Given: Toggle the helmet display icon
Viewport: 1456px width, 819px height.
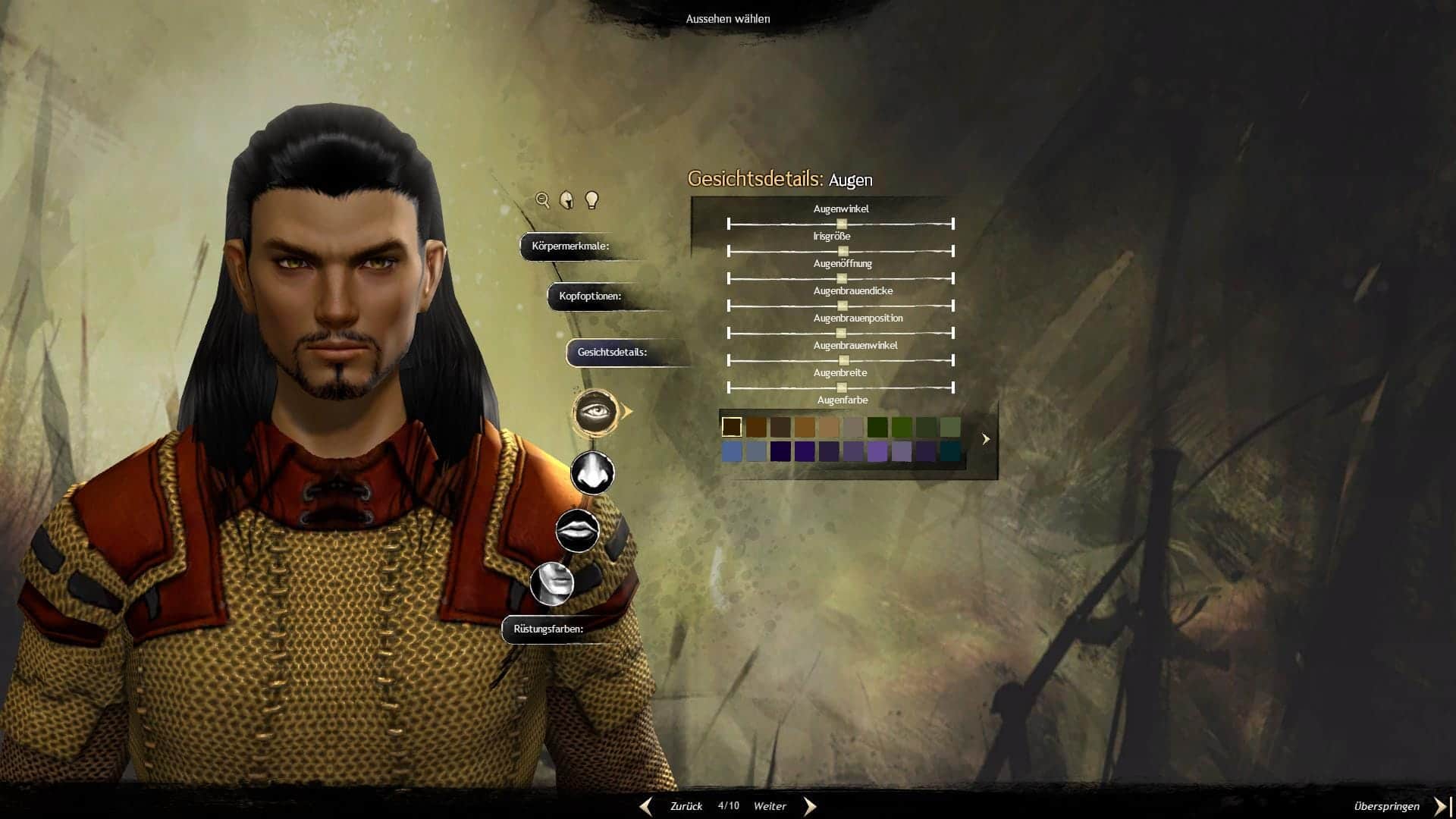Looking at the screenshot, I should point(566,200).
